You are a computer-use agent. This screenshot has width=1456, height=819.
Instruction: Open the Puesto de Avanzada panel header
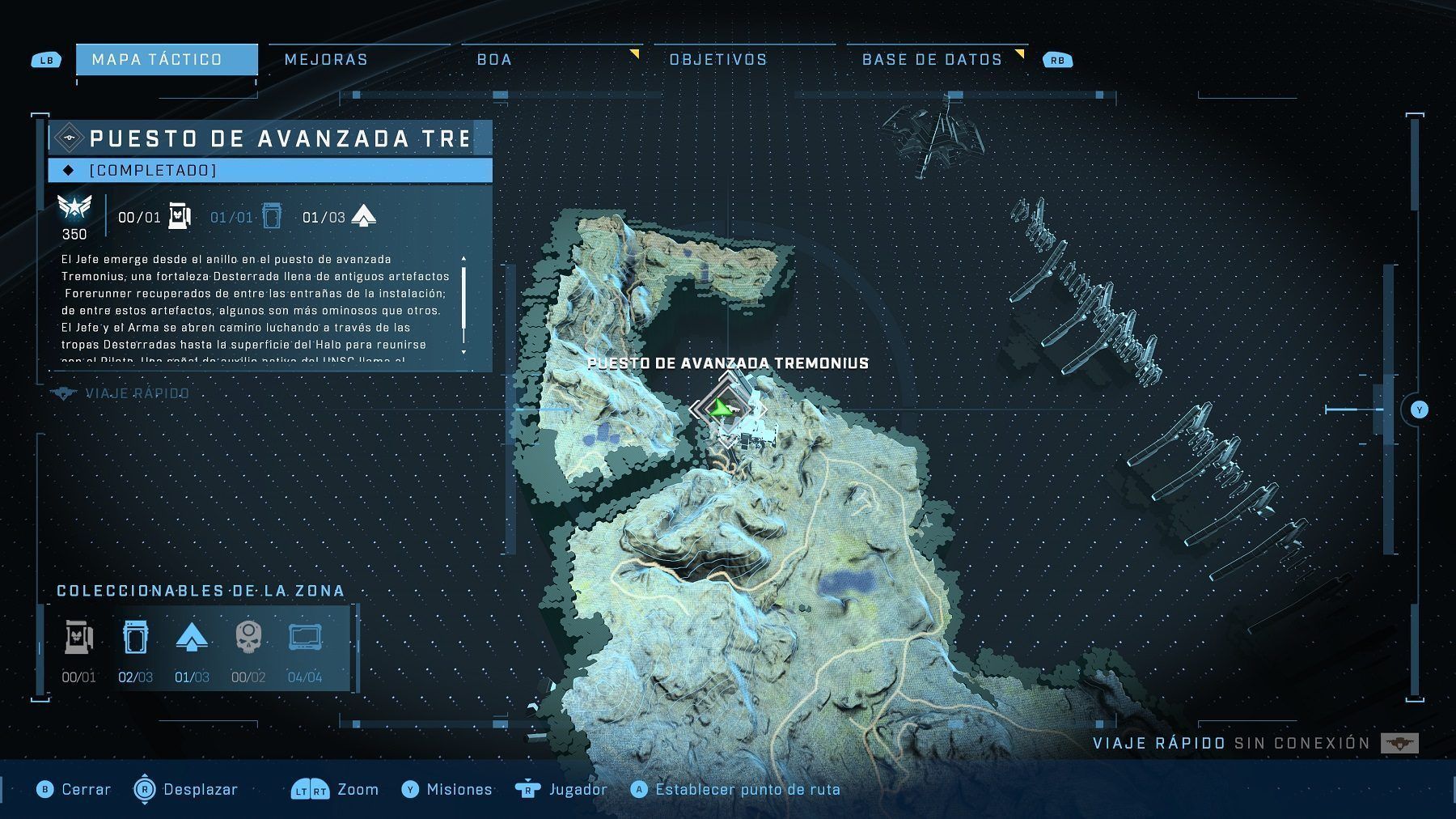tap(271, 138)
